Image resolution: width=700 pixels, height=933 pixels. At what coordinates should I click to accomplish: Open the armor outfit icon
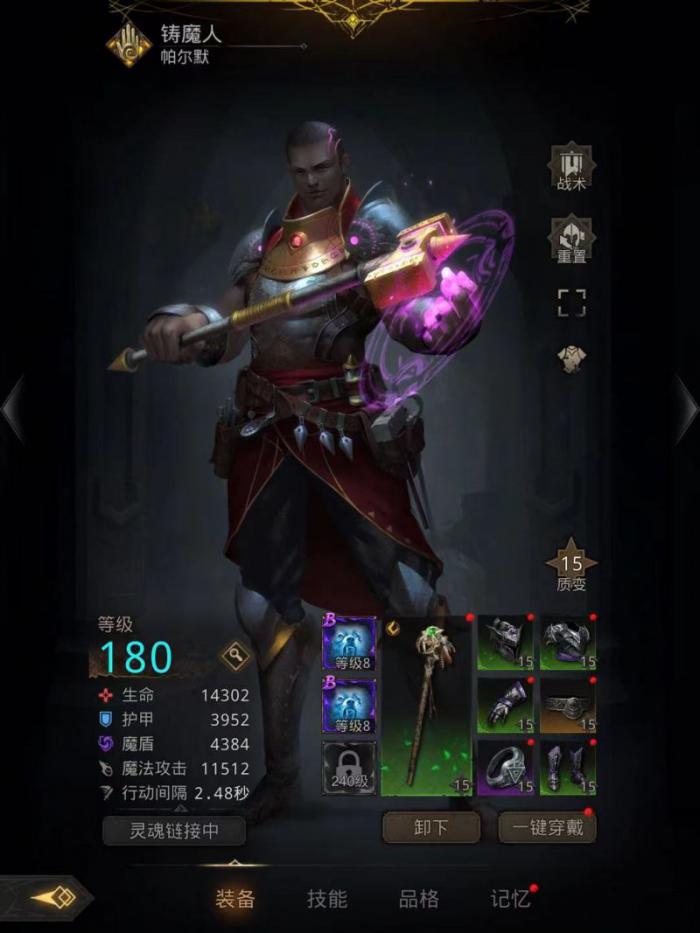coord(571,360)
